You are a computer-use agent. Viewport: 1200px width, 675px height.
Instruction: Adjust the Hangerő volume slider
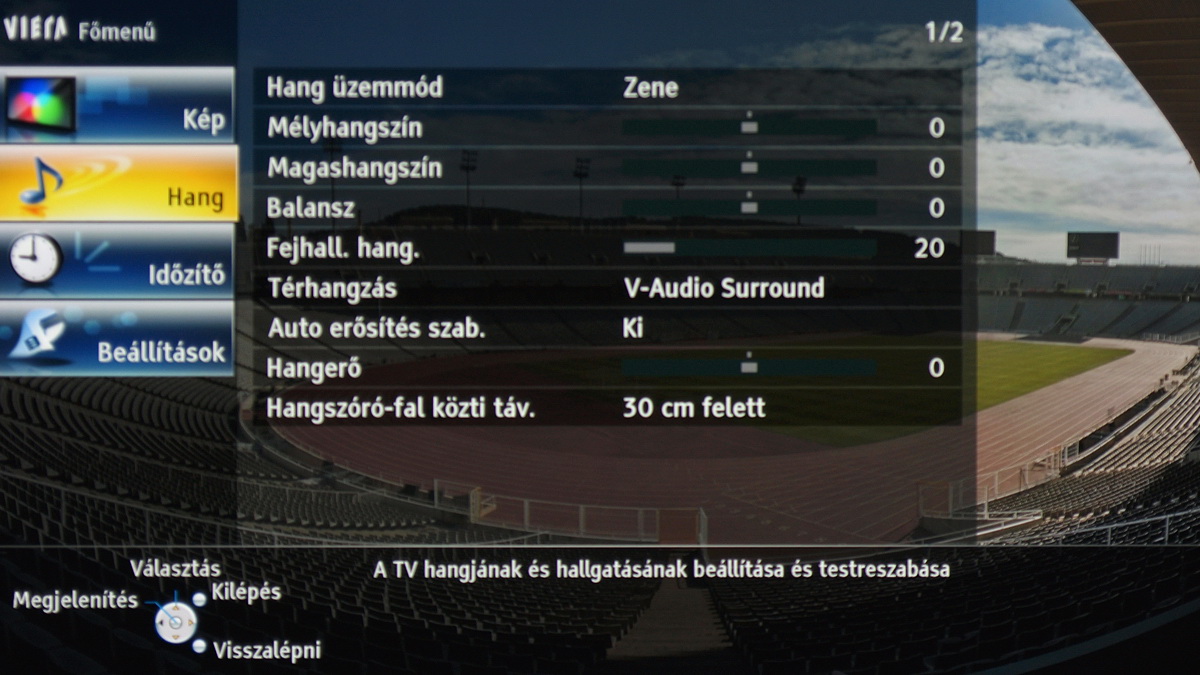[x=749, y=368]
